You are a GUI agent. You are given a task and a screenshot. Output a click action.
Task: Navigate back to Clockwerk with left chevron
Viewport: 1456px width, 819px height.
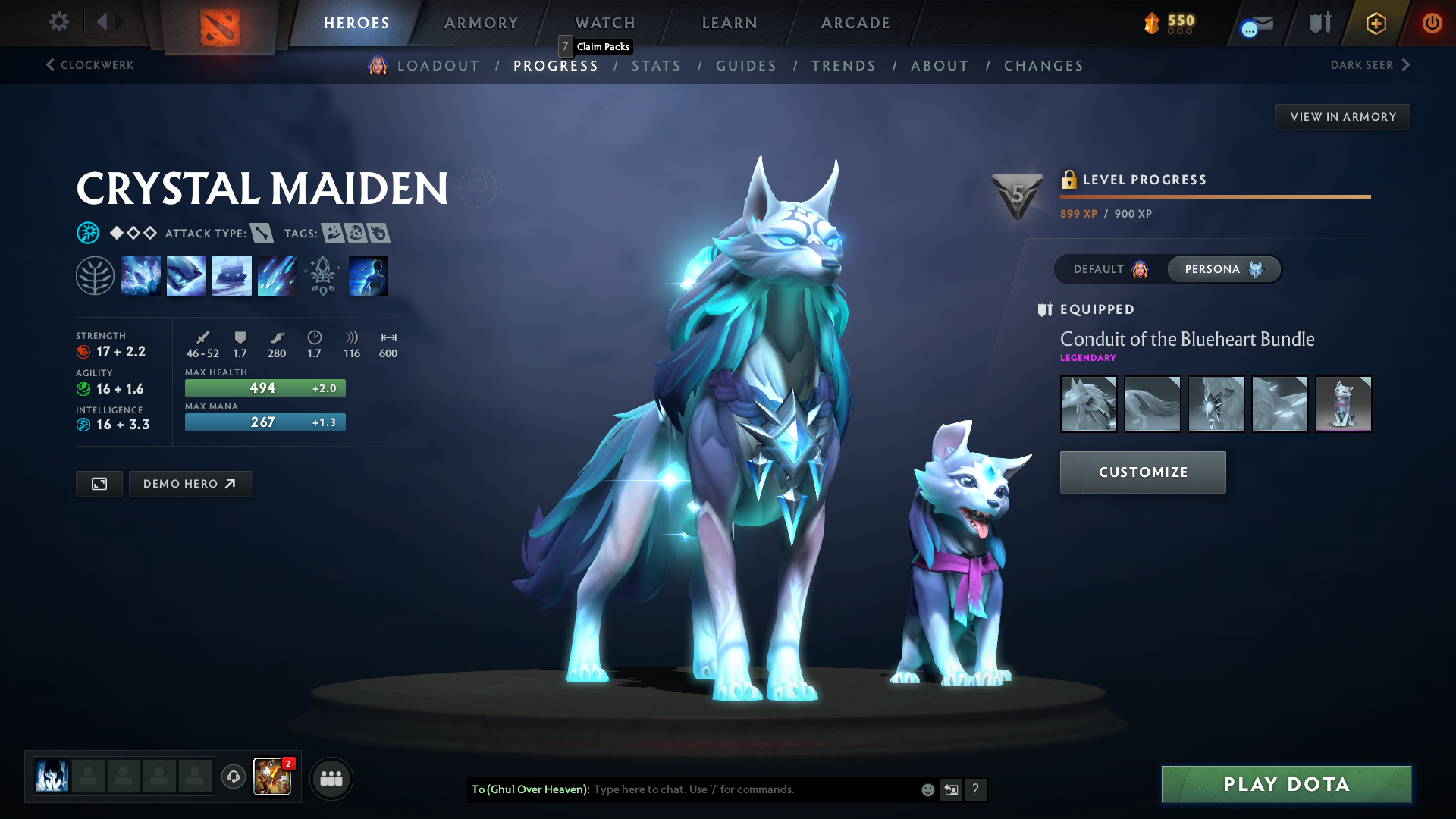(91, 65)
